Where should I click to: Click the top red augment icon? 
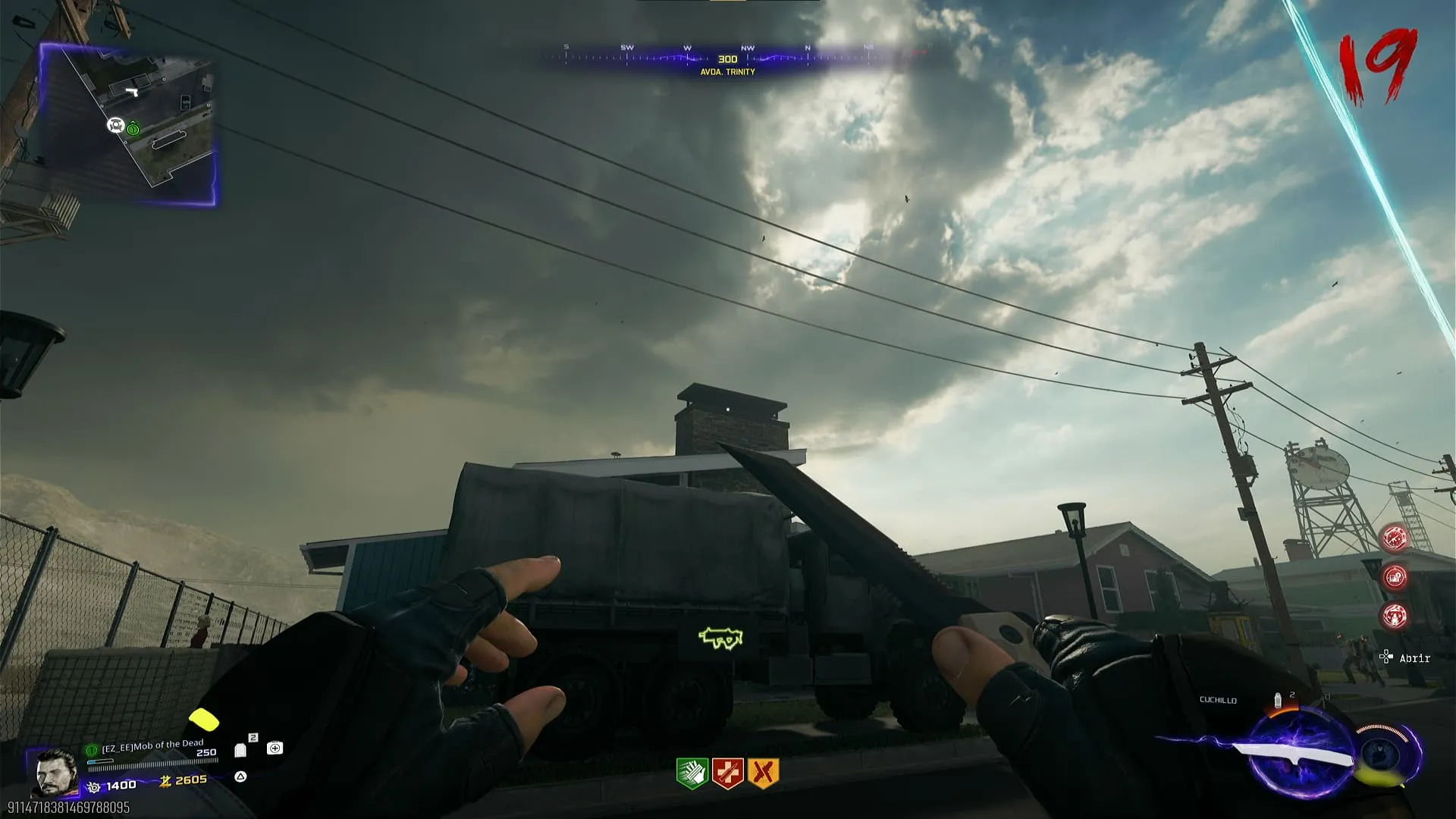(1395, 538)
